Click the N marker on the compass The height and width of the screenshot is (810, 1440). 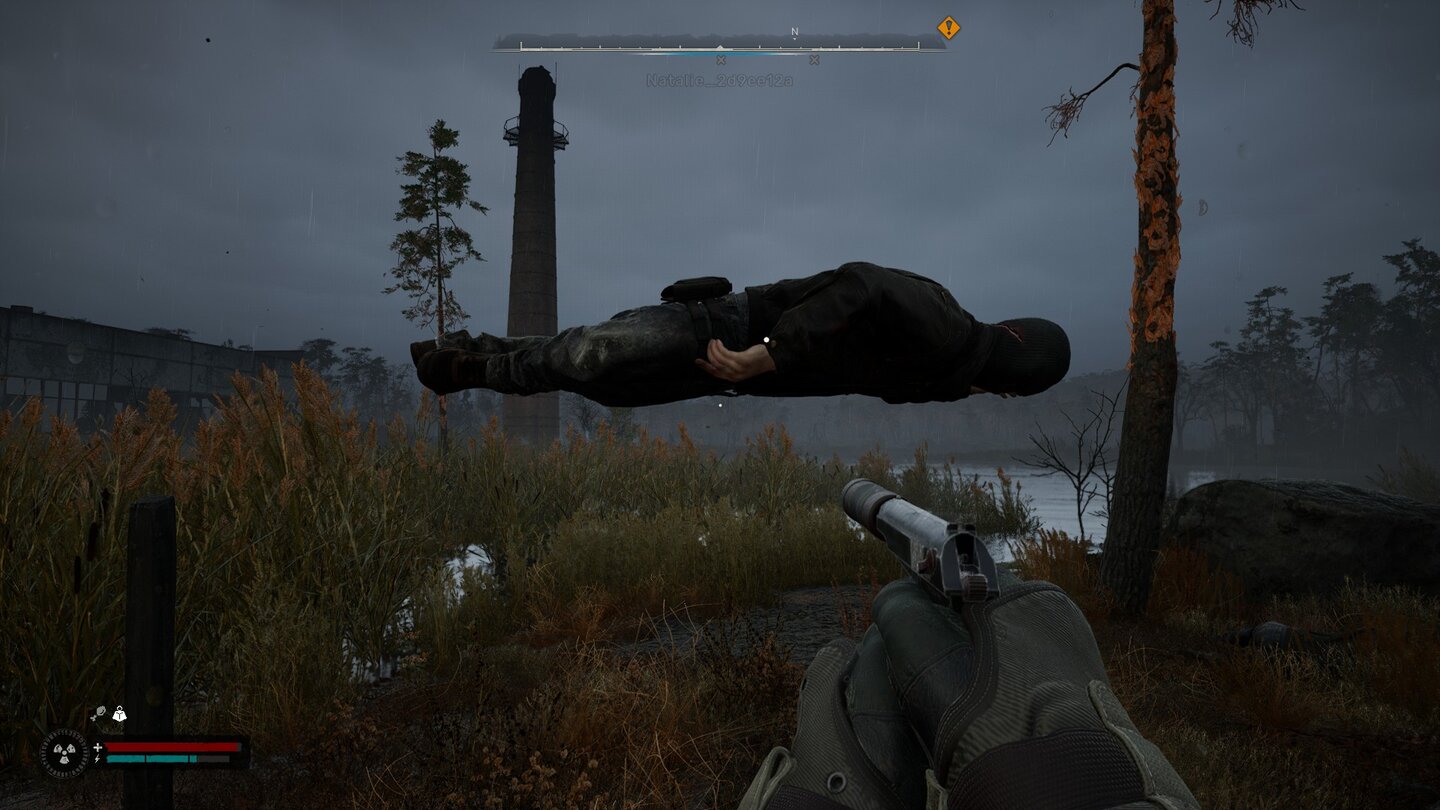pyautogui.click(x=793, y=32)
